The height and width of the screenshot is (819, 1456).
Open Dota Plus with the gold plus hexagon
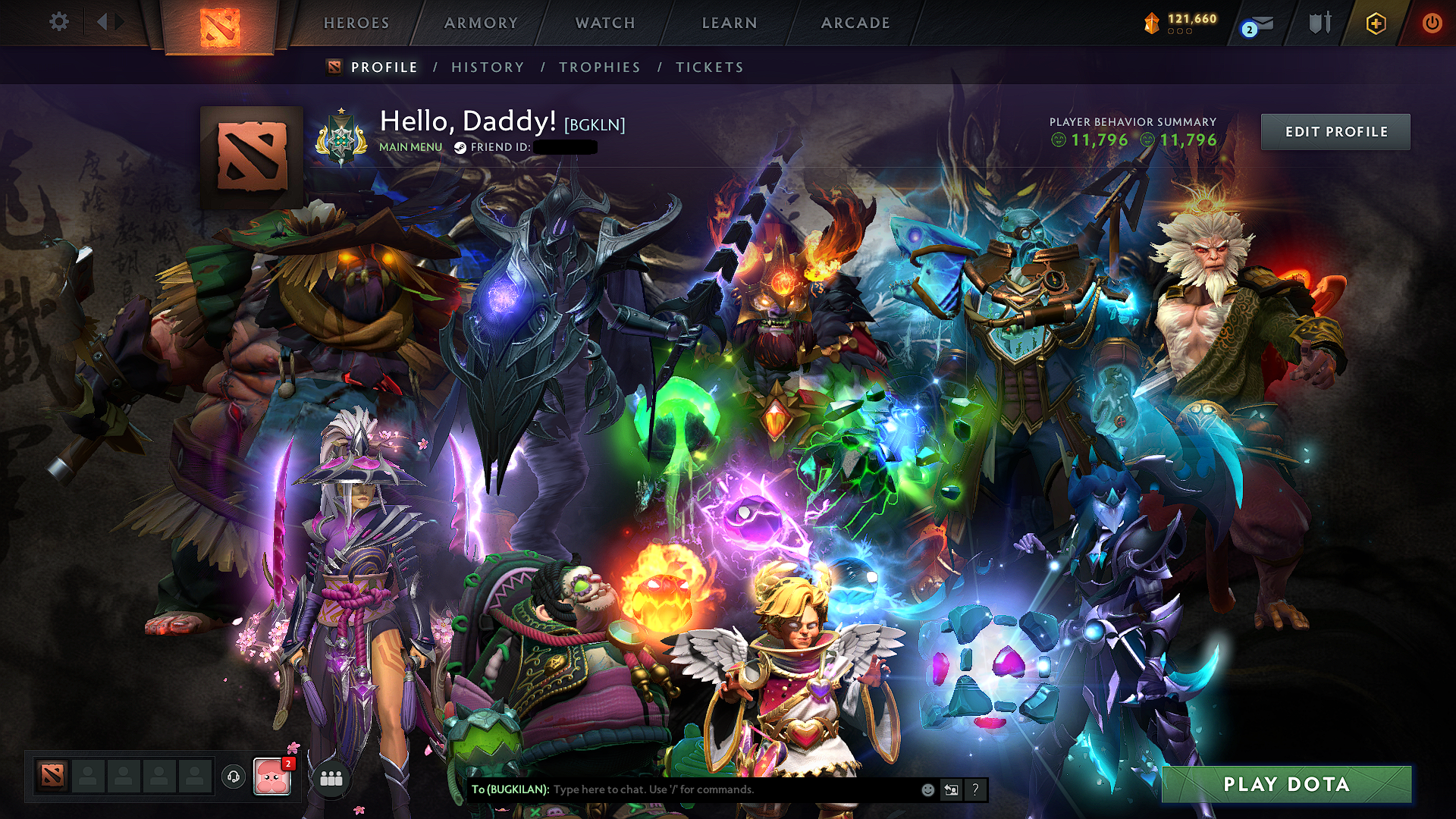tap(1376, 22)
